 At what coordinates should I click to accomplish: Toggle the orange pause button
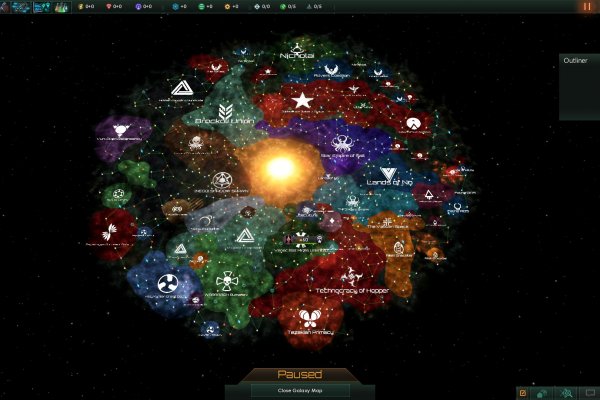pos(585,6)
